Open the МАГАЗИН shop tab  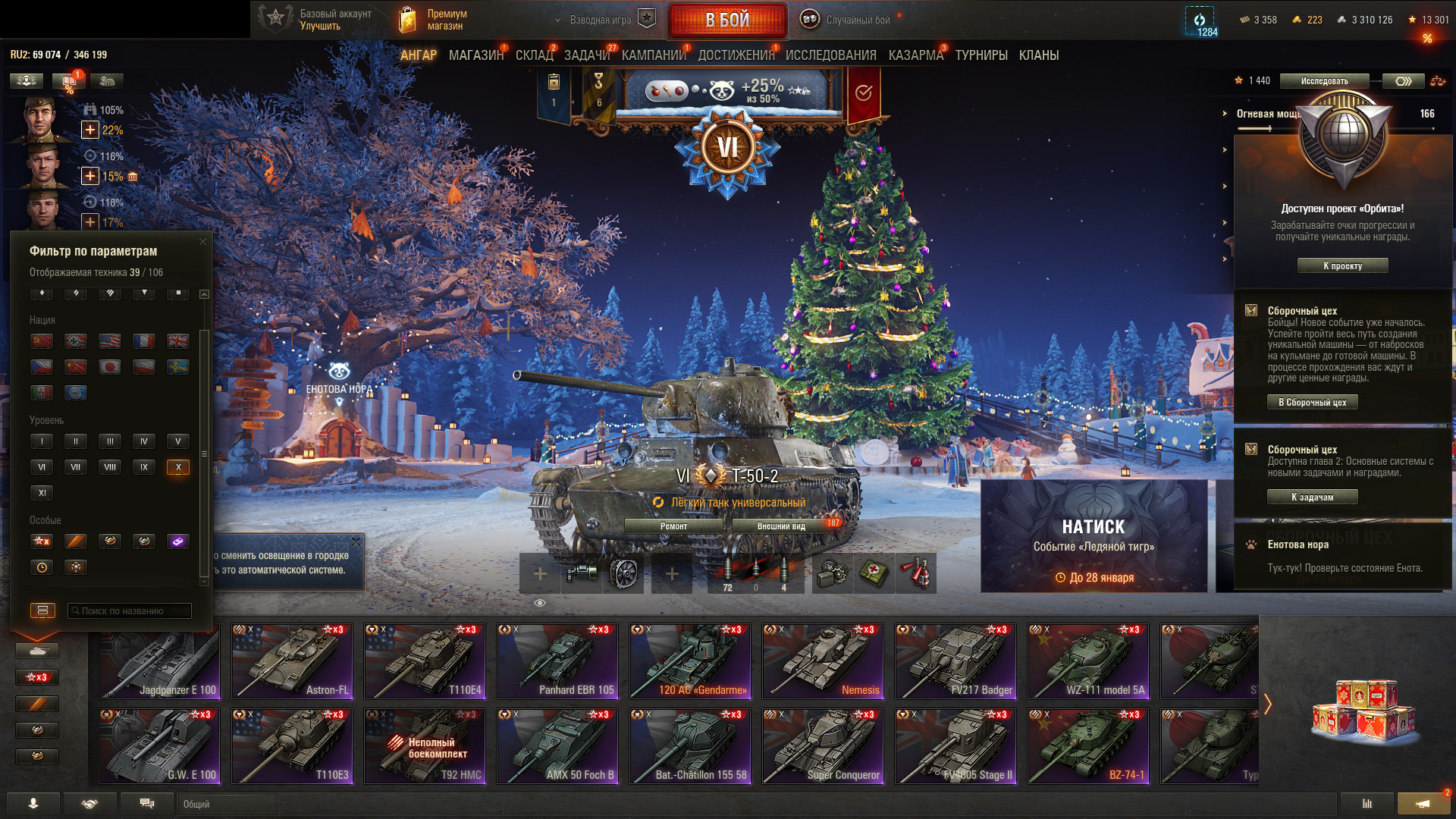point(475,55)
